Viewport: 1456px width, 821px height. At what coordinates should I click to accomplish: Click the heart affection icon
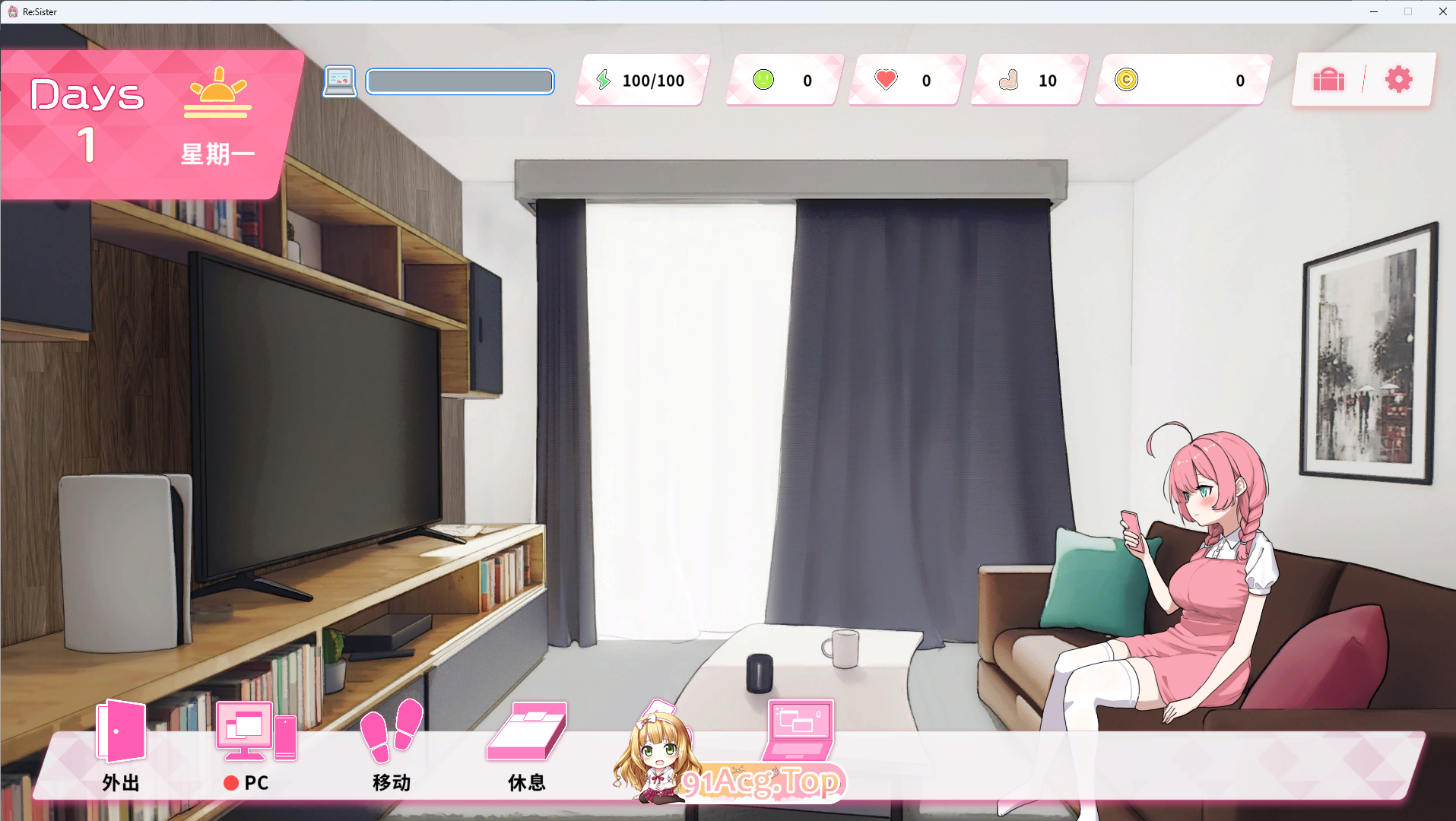pyautogui.click(x=885, y=79)
